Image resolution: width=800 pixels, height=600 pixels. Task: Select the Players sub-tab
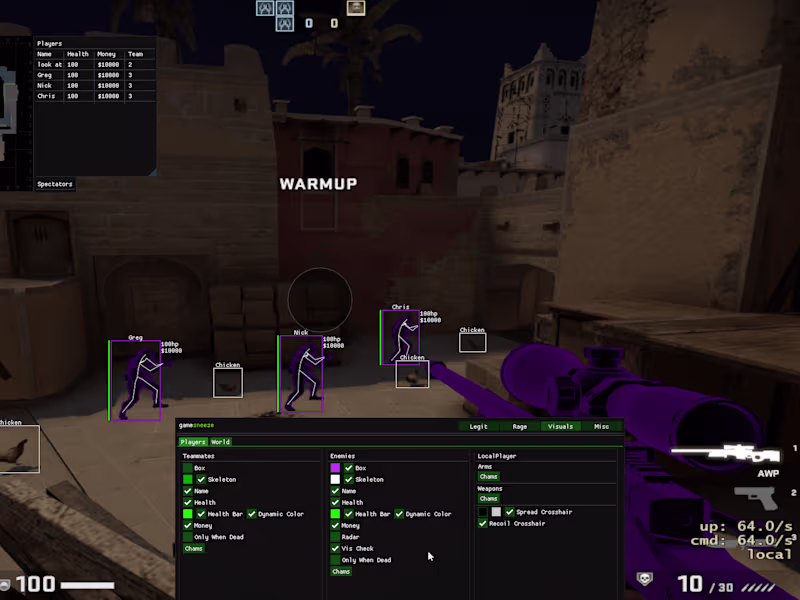coord(192,442)
